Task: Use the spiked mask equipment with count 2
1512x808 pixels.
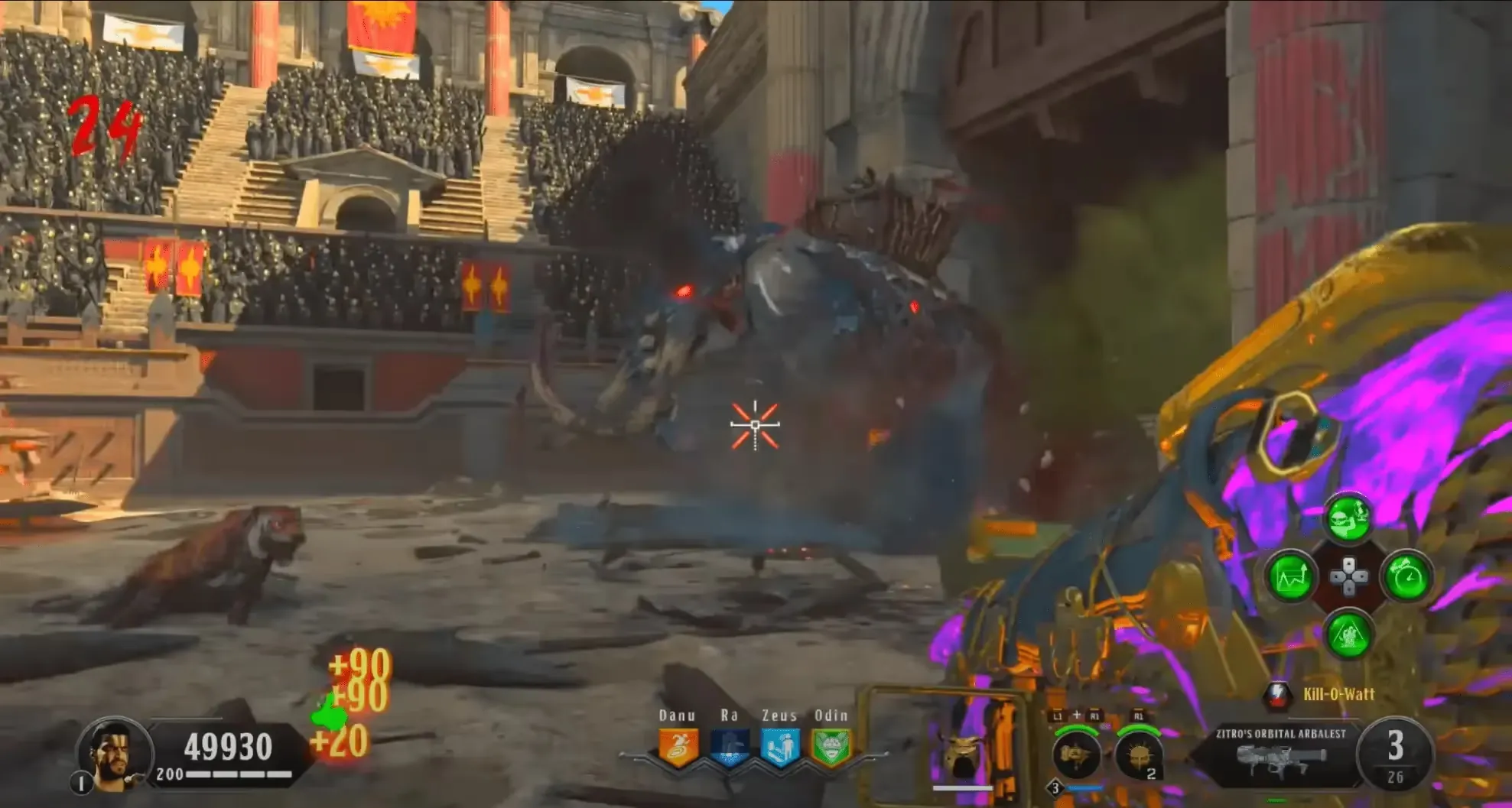Action: click(x=1137, y=754)
